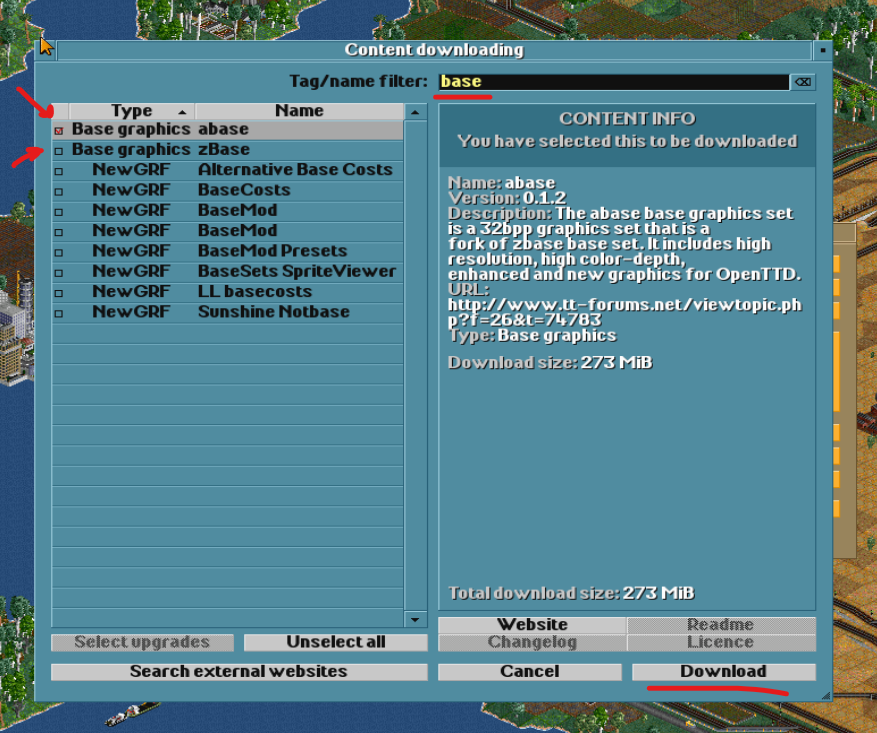Cancel the content download window
Image resolution: width=877 pixels, height=733 pixels.
coord(530,671)
